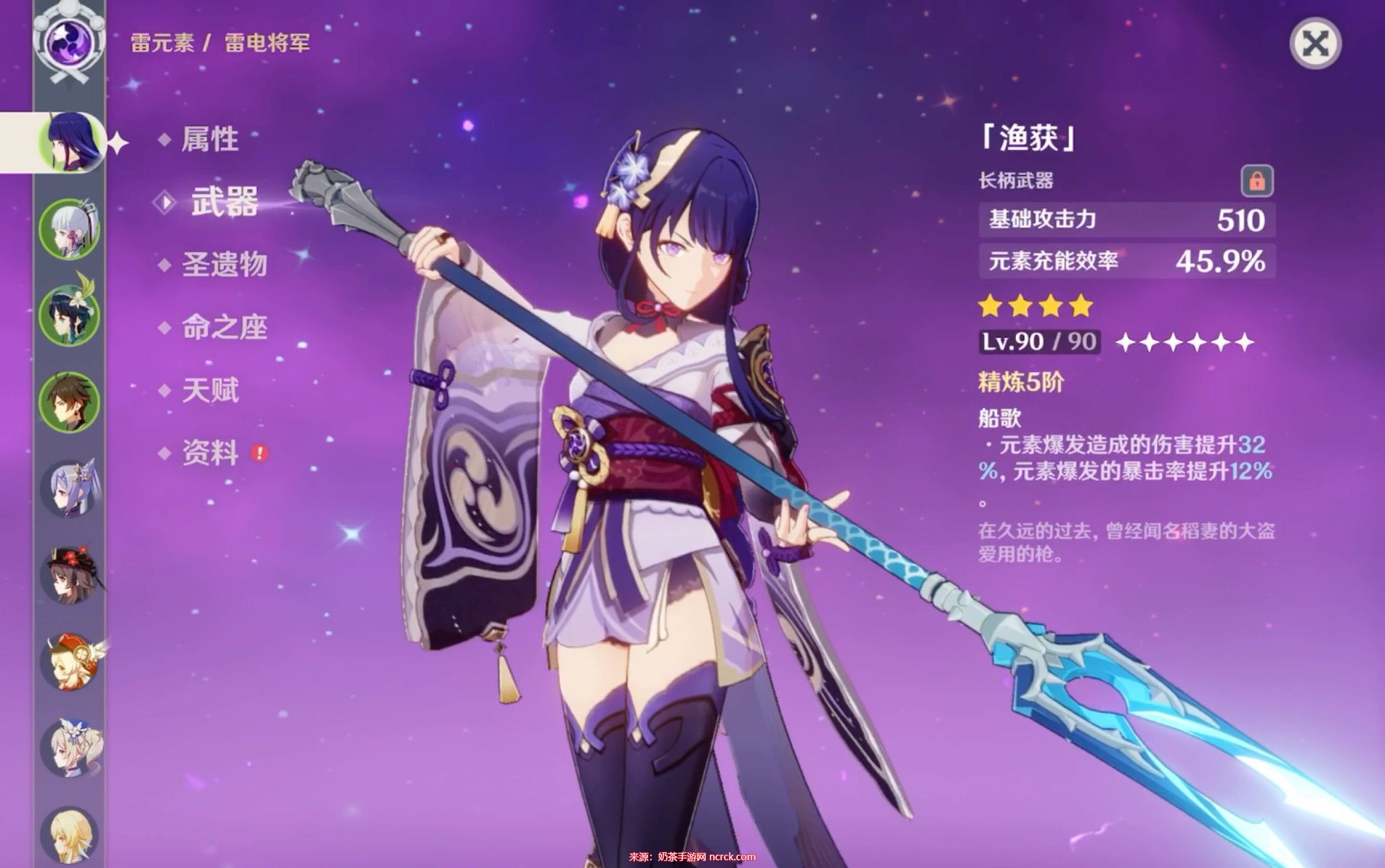Viewport: 1385px width, 868px height.
Task: Choose Hu Tao's character portrait
Action: coord(69,575)
